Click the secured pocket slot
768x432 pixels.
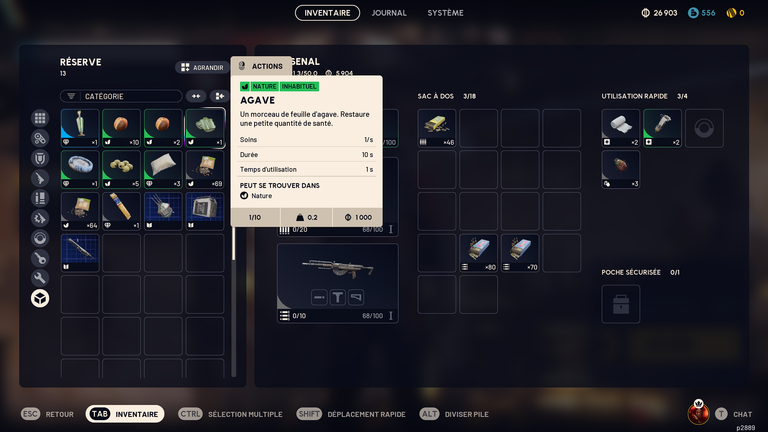coord(620,303)
